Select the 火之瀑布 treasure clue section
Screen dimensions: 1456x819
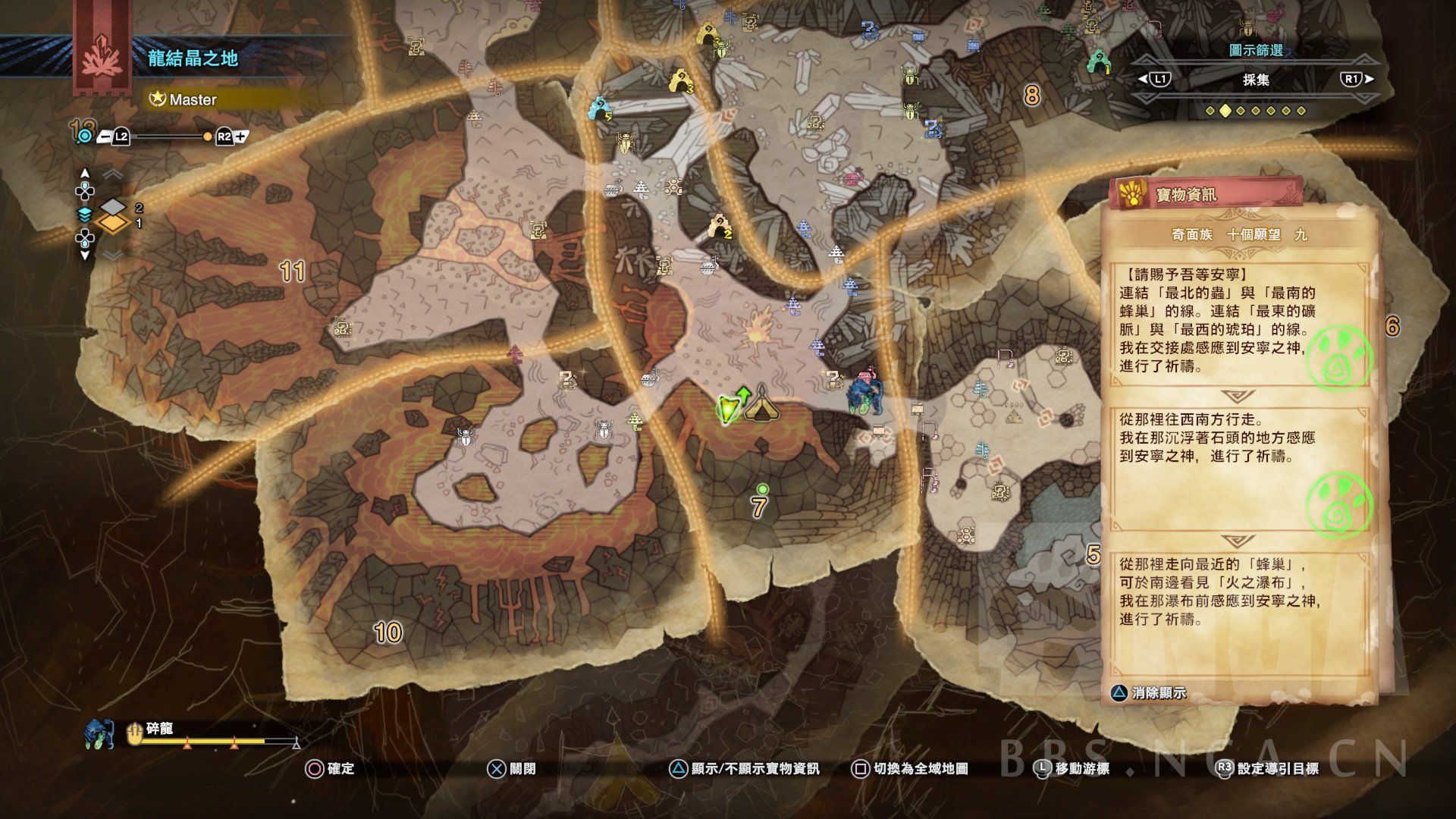tap(1221, 592)
